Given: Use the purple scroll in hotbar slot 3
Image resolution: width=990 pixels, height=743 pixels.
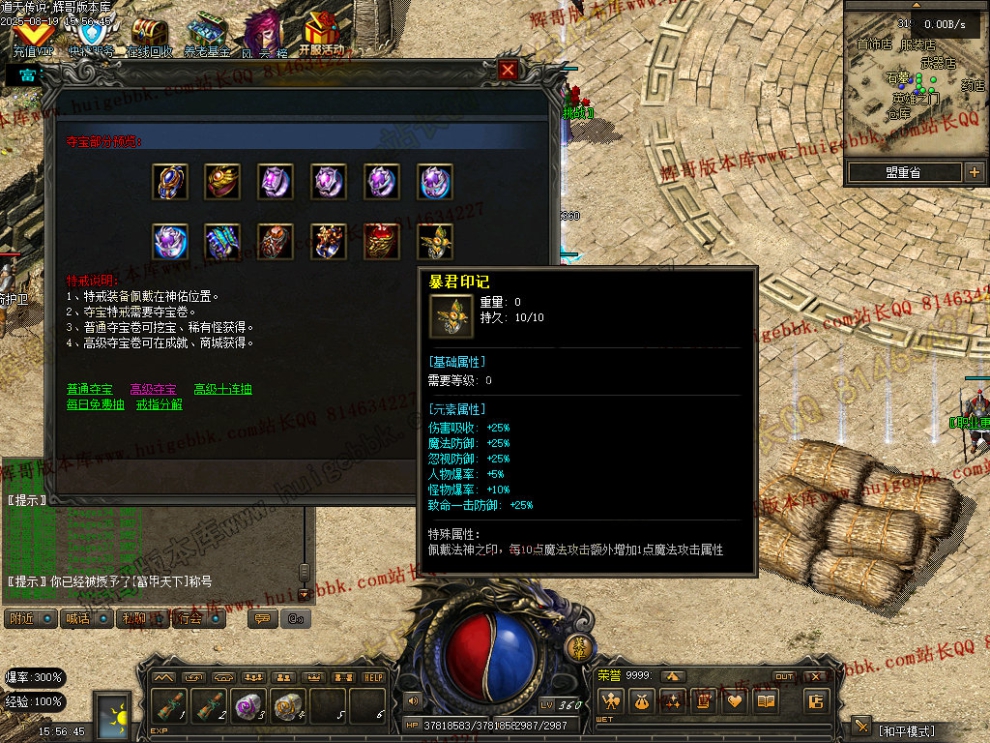Looking at the screenshot, I should pyautogui.click(x=248, y=704).
